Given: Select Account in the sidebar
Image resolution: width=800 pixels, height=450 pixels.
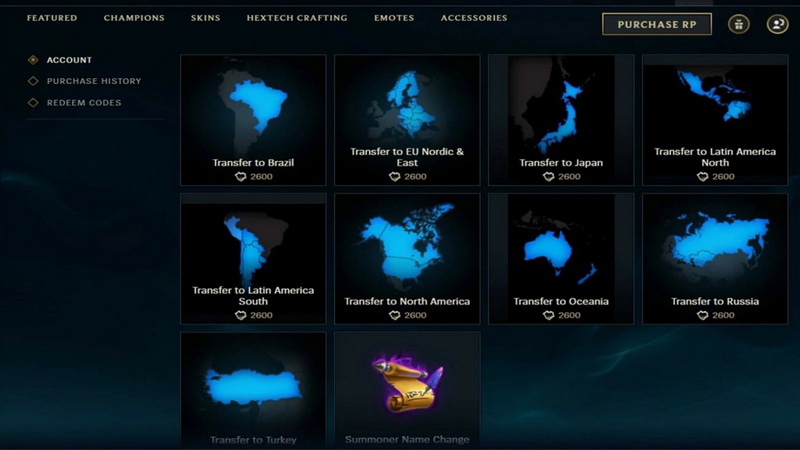Looking at the screenshot, I should pyautogui.click(x=69, y=60).
